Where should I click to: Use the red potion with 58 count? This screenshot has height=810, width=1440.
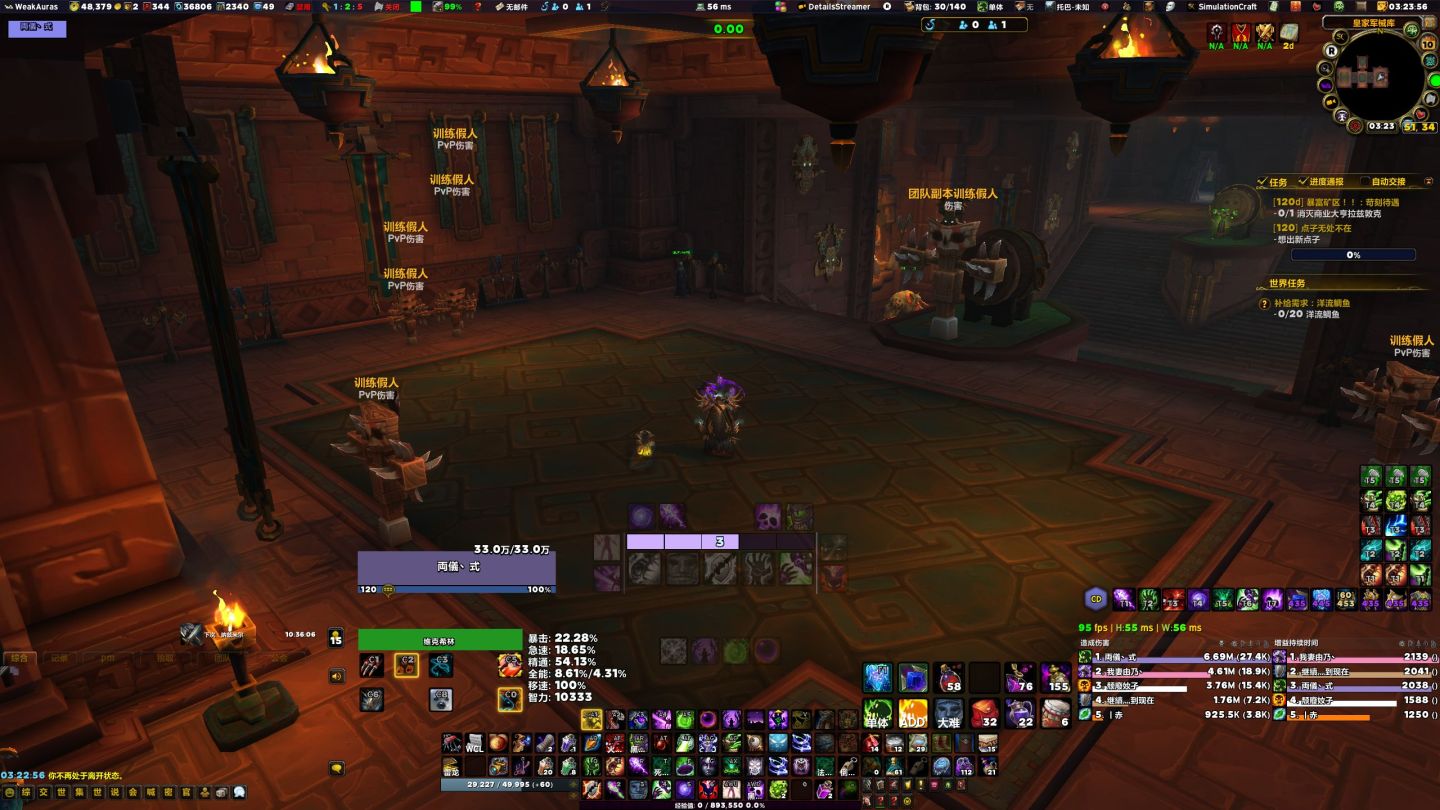(x=949, y=677)
